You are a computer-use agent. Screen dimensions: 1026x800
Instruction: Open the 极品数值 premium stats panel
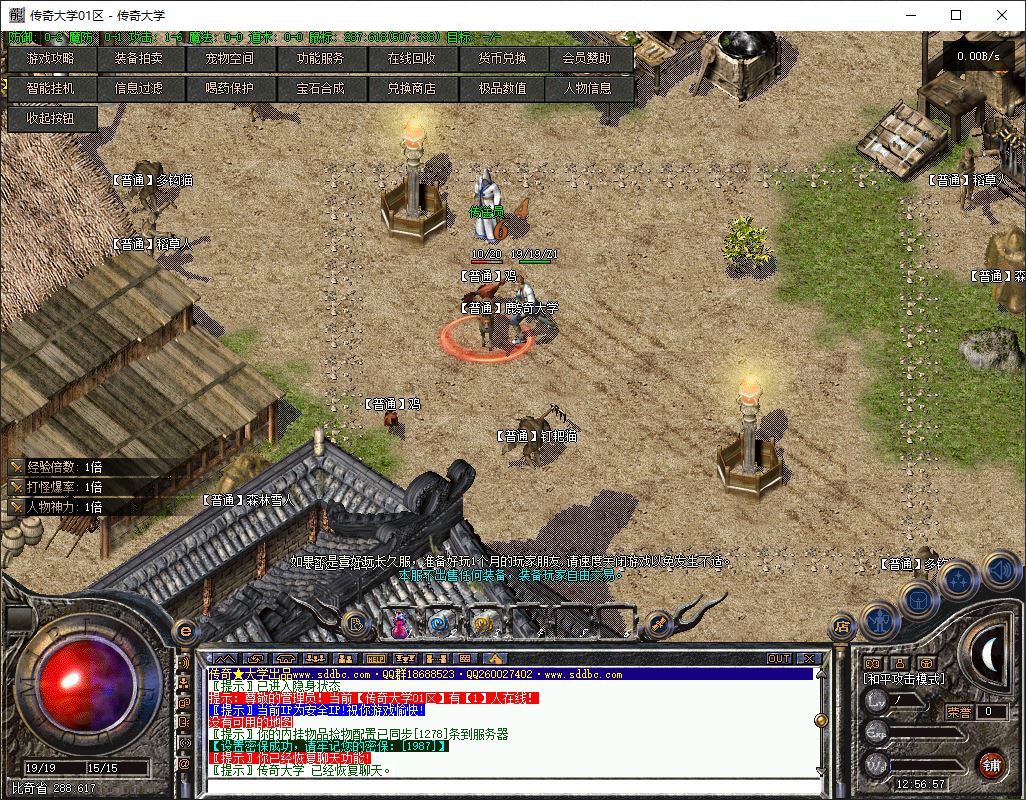pos(502,88)
